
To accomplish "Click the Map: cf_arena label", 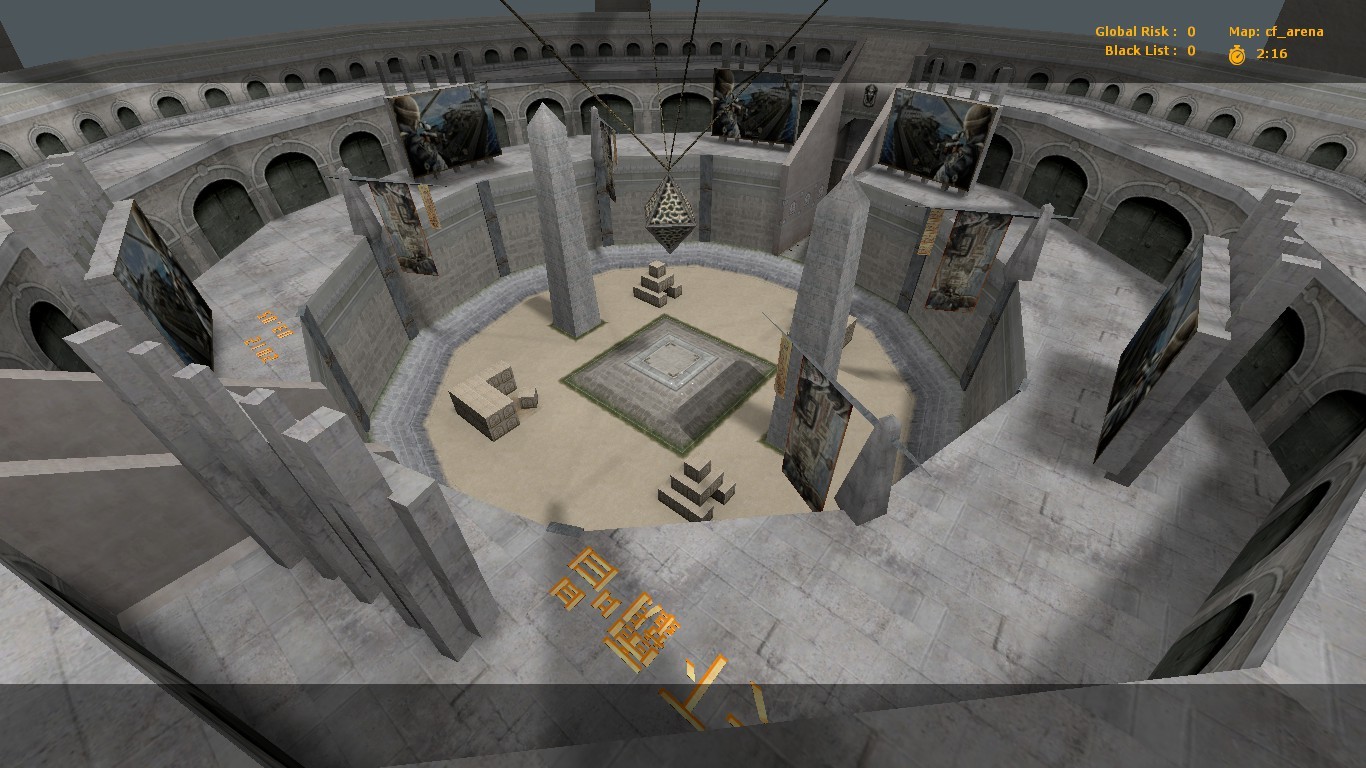I will [x=1278, y=31].
